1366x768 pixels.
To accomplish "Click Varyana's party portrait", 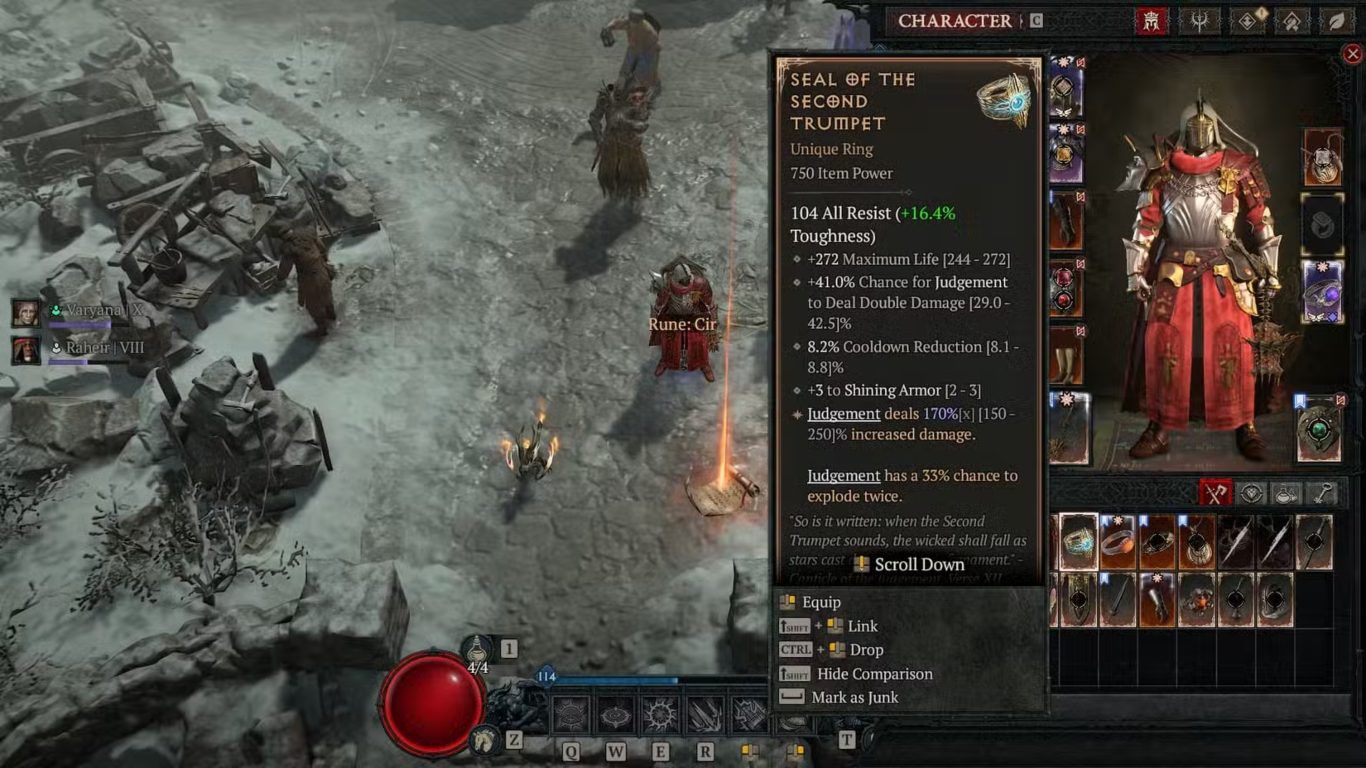I will (26, 312).
